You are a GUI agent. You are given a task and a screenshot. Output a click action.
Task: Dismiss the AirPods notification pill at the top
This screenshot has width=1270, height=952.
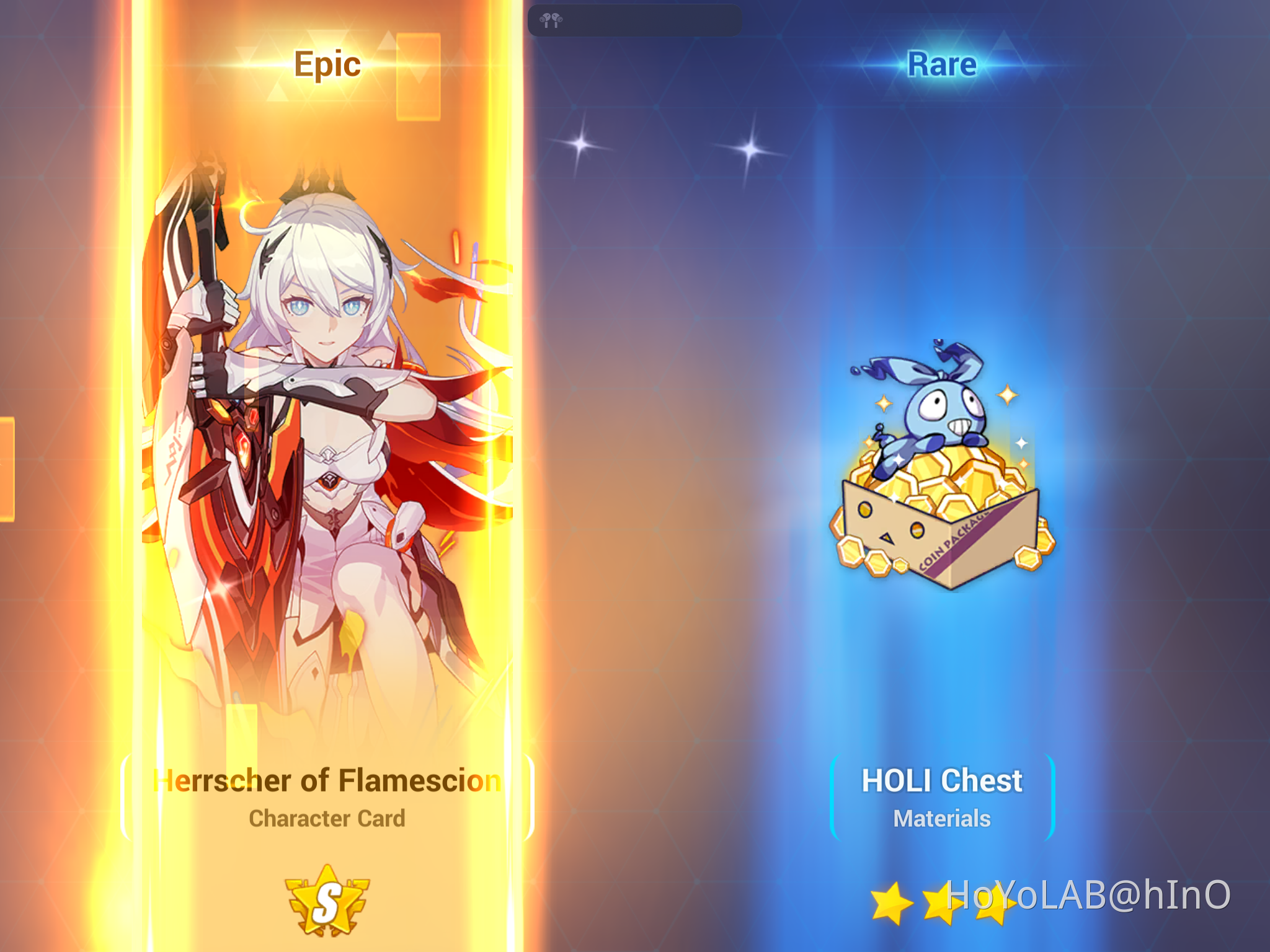633,20
